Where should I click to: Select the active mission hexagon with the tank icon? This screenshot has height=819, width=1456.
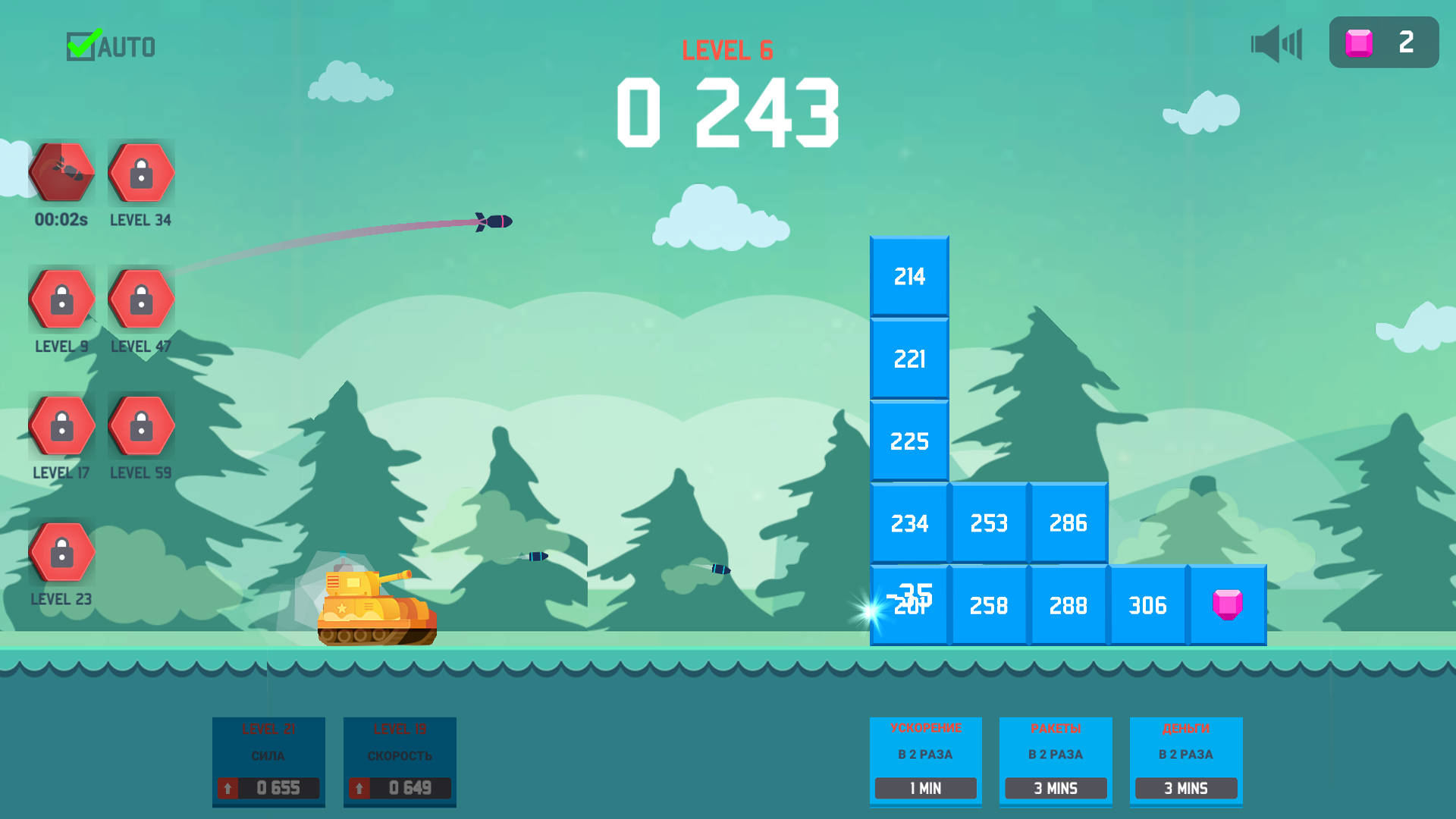[62, 173]
